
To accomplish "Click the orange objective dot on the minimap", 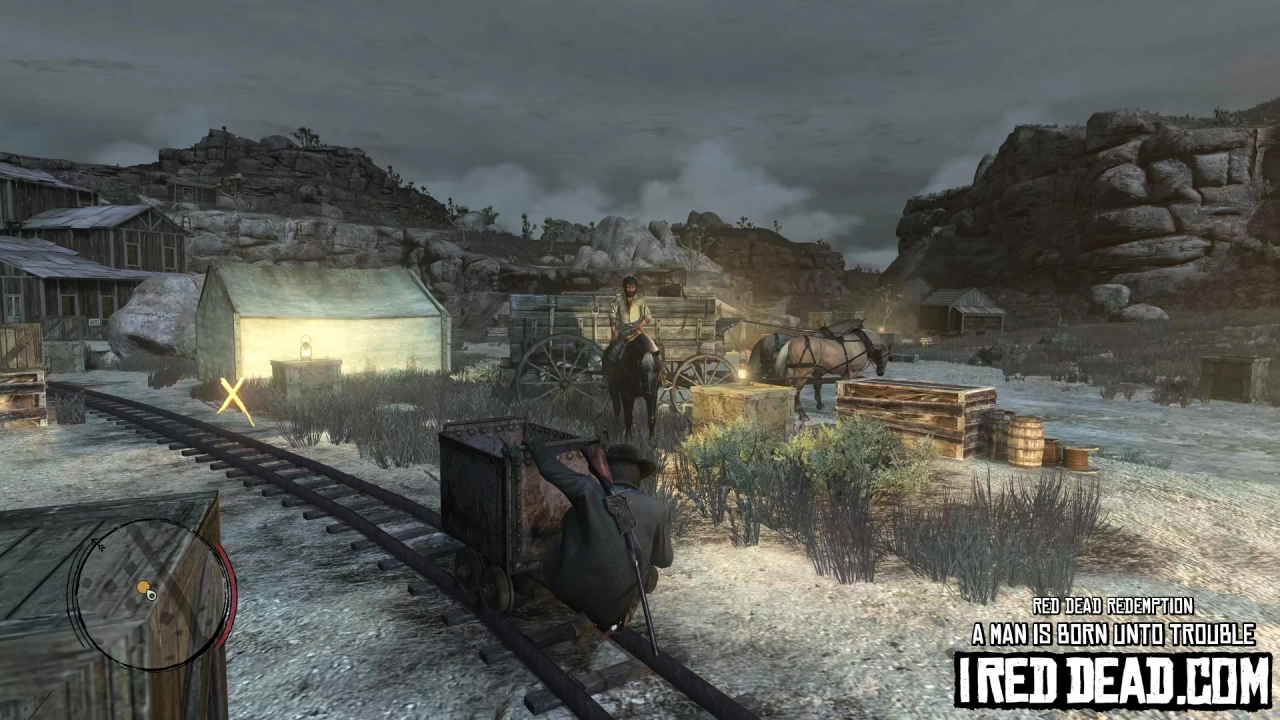I will click(143, 586).
